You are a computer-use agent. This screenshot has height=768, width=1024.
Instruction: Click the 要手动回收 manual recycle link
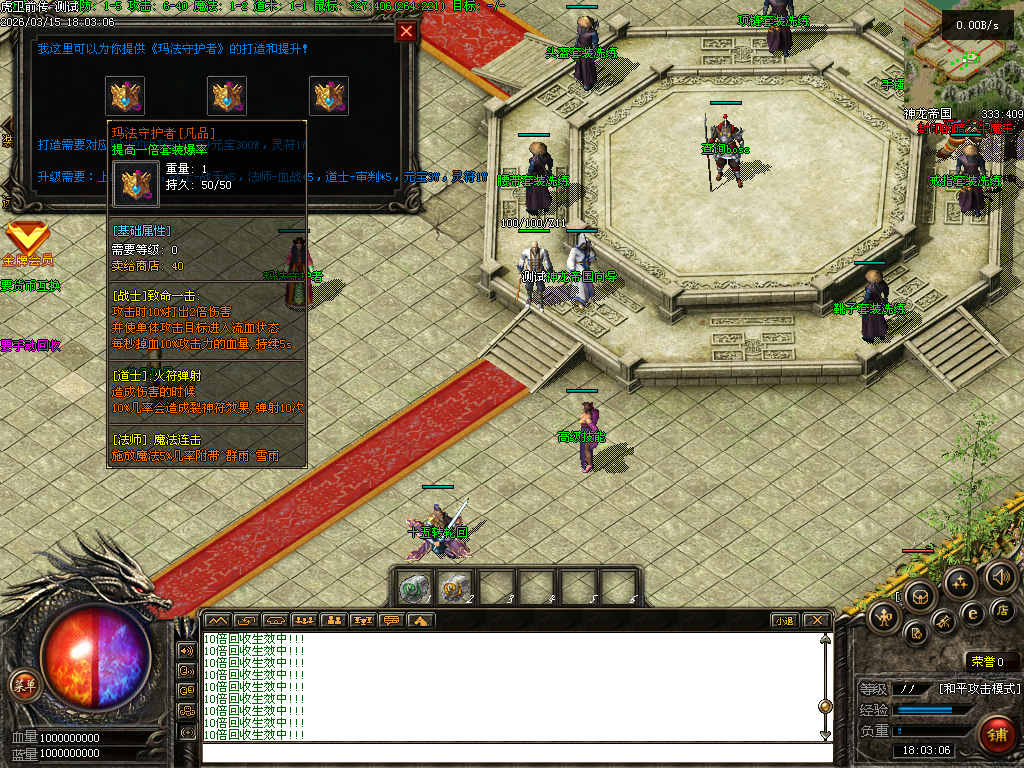[x=31, y=345]
